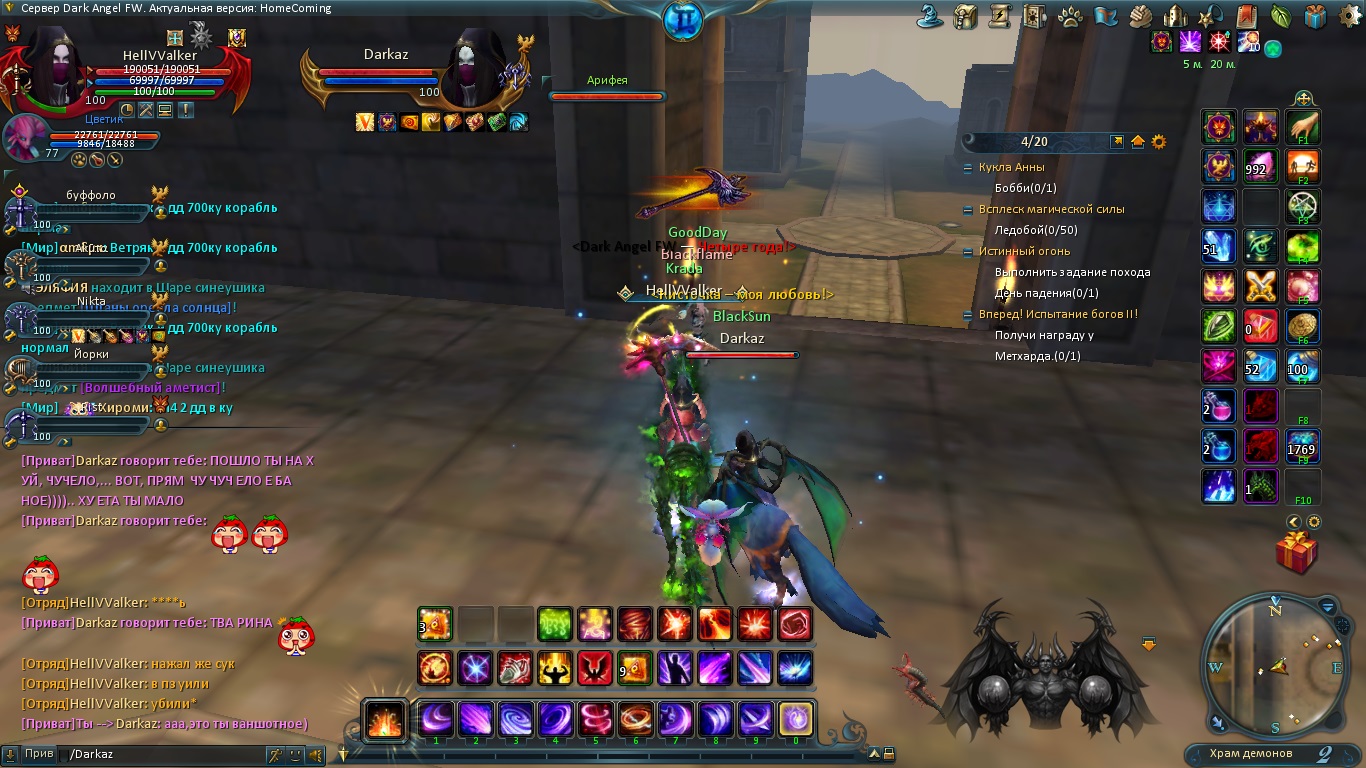Activate the green rune skill on the top hotbar
Viewport: 1366px width, 768px height.
555,625
